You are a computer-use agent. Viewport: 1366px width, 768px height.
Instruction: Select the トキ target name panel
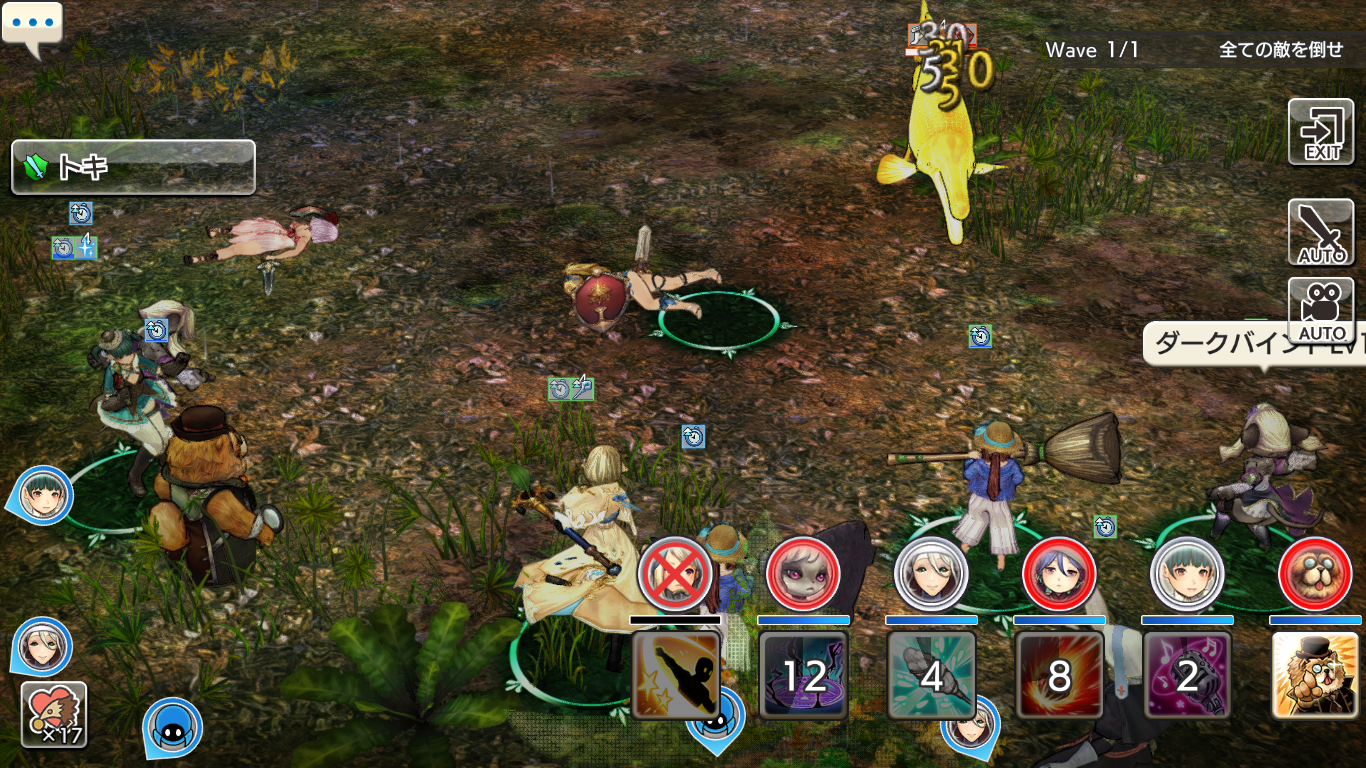click(133, 167)
